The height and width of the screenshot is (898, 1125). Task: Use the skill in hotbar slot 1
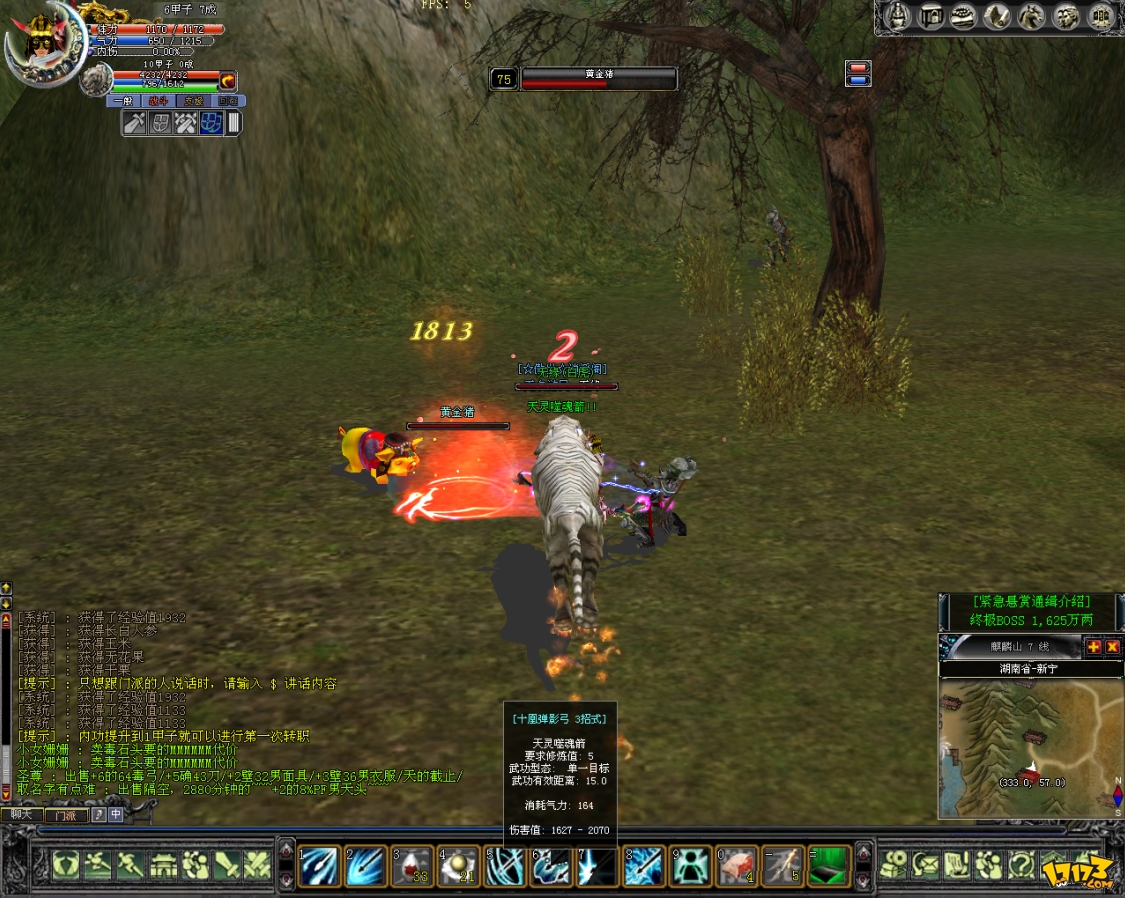coord(319,864)
